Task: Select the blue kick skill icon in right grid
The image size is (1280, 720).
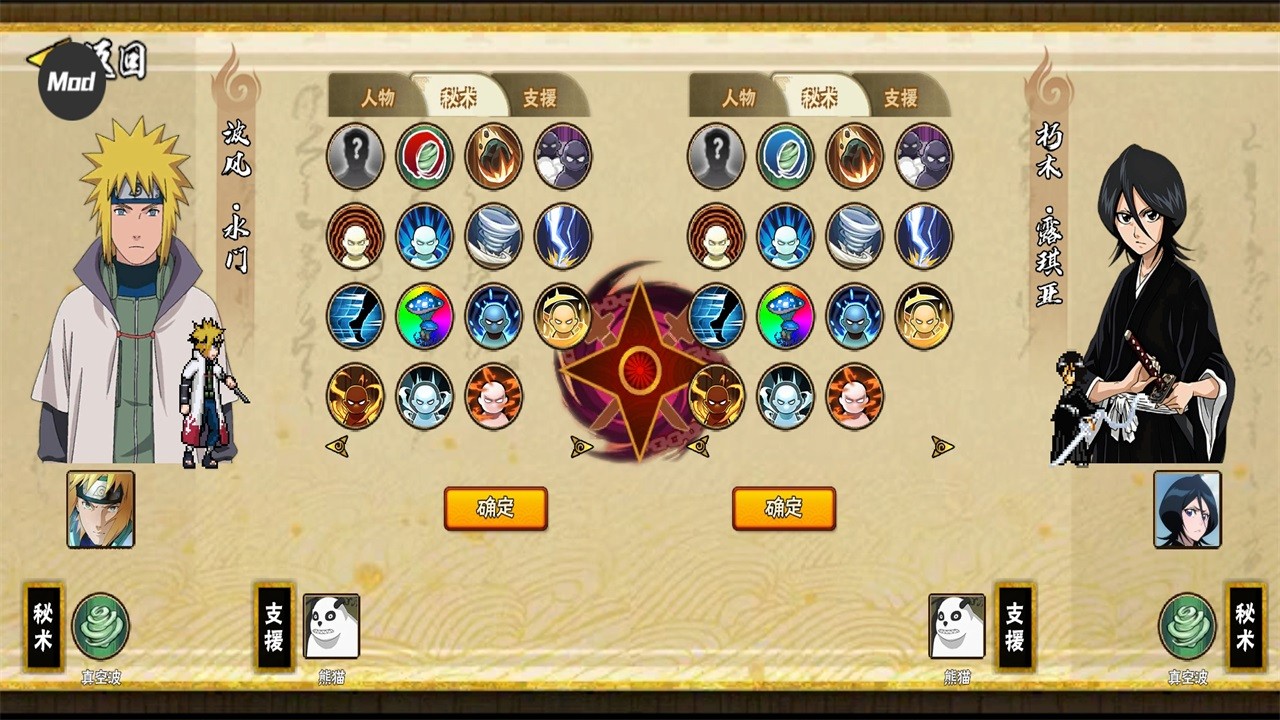Action: pyautogui.click(x=716, y=316)
